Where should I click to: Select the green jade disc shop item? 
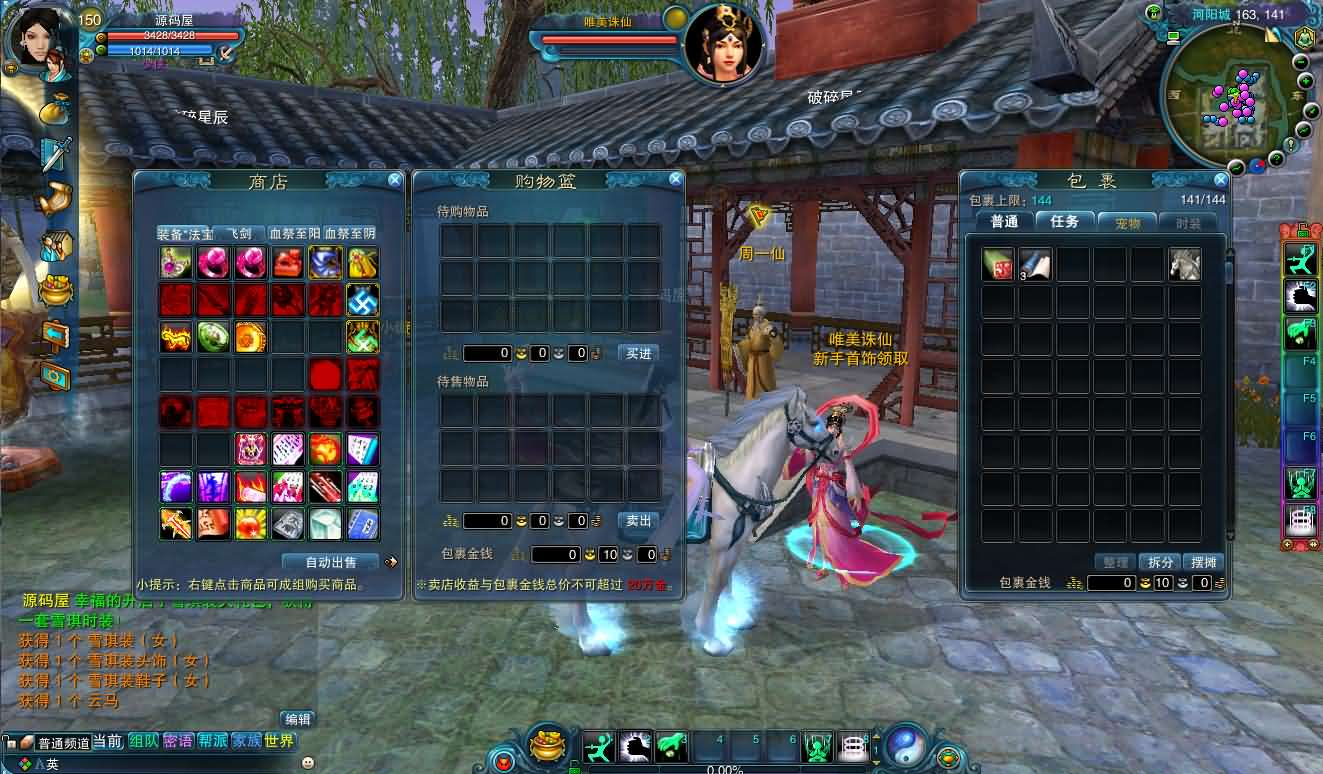tap(213, 337)
